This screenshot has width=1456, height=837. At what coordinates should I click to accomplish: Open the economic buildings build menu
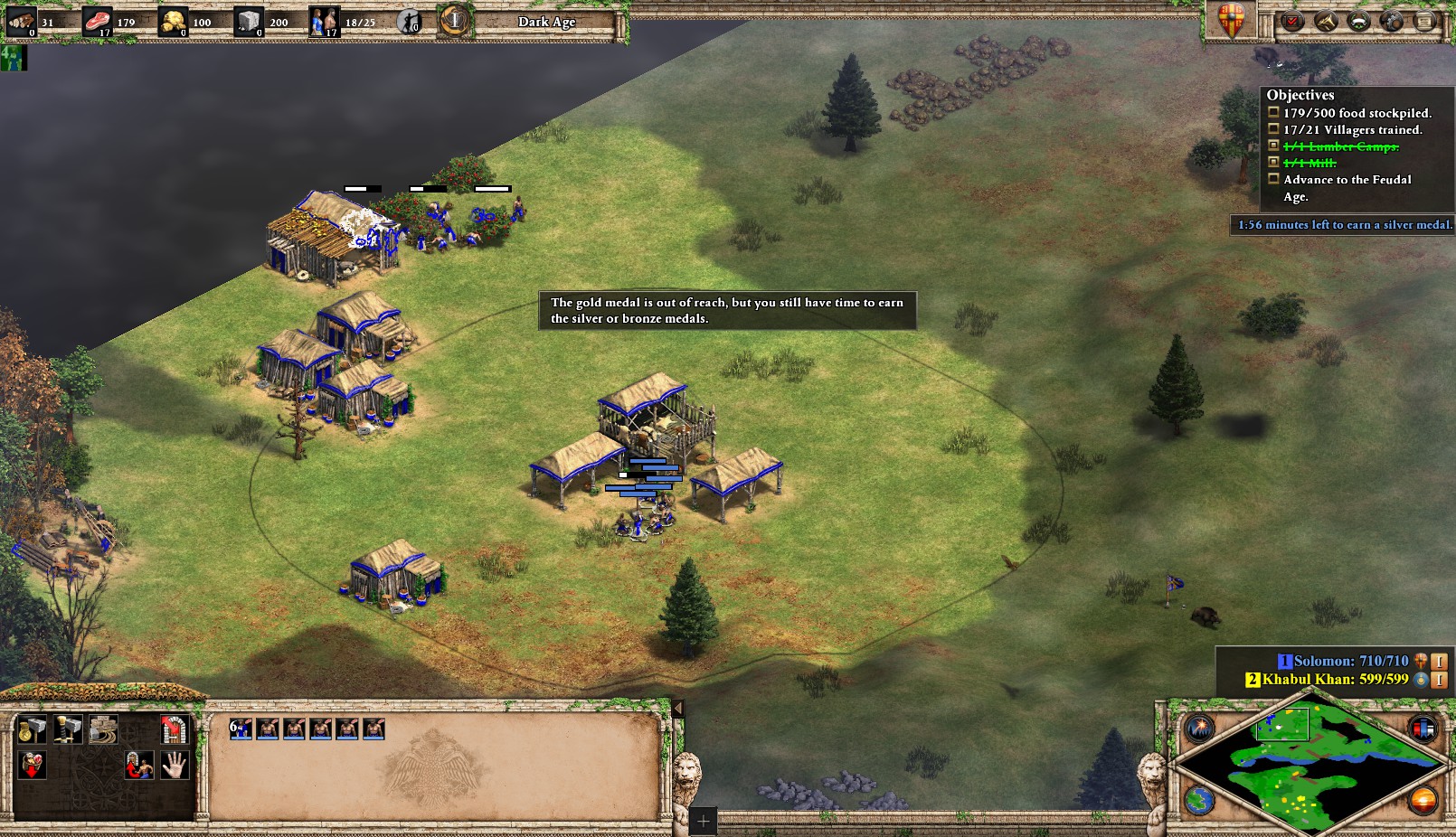click(x=32, y=729)
